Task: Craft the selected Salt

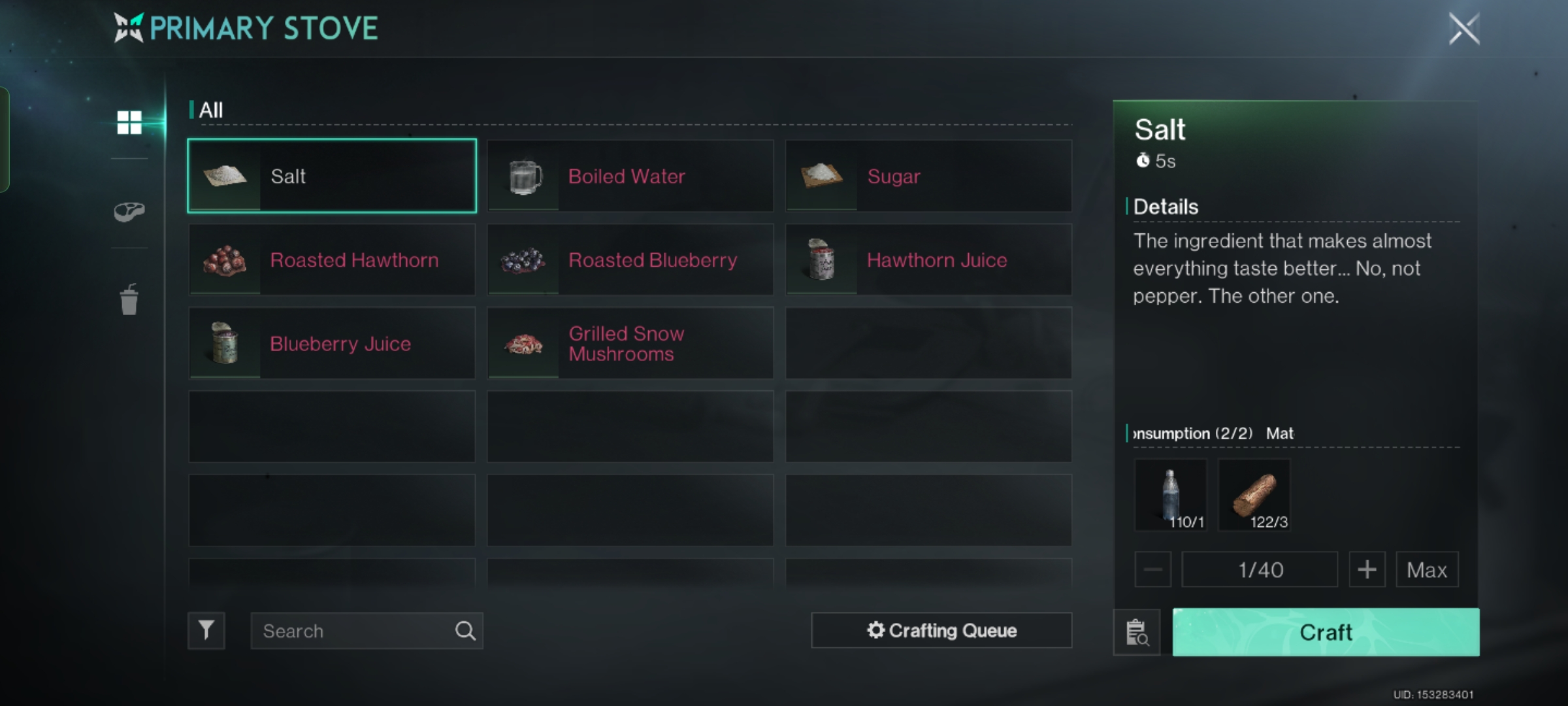Action: coord(1326,632)
